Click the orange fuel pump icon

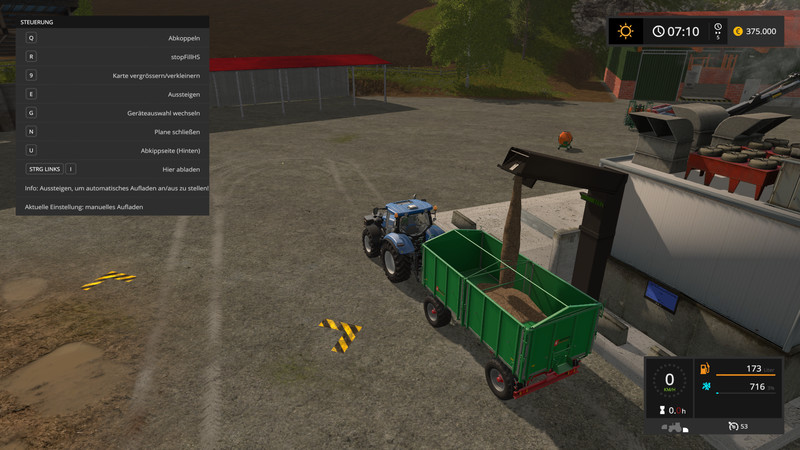point(705,369)
